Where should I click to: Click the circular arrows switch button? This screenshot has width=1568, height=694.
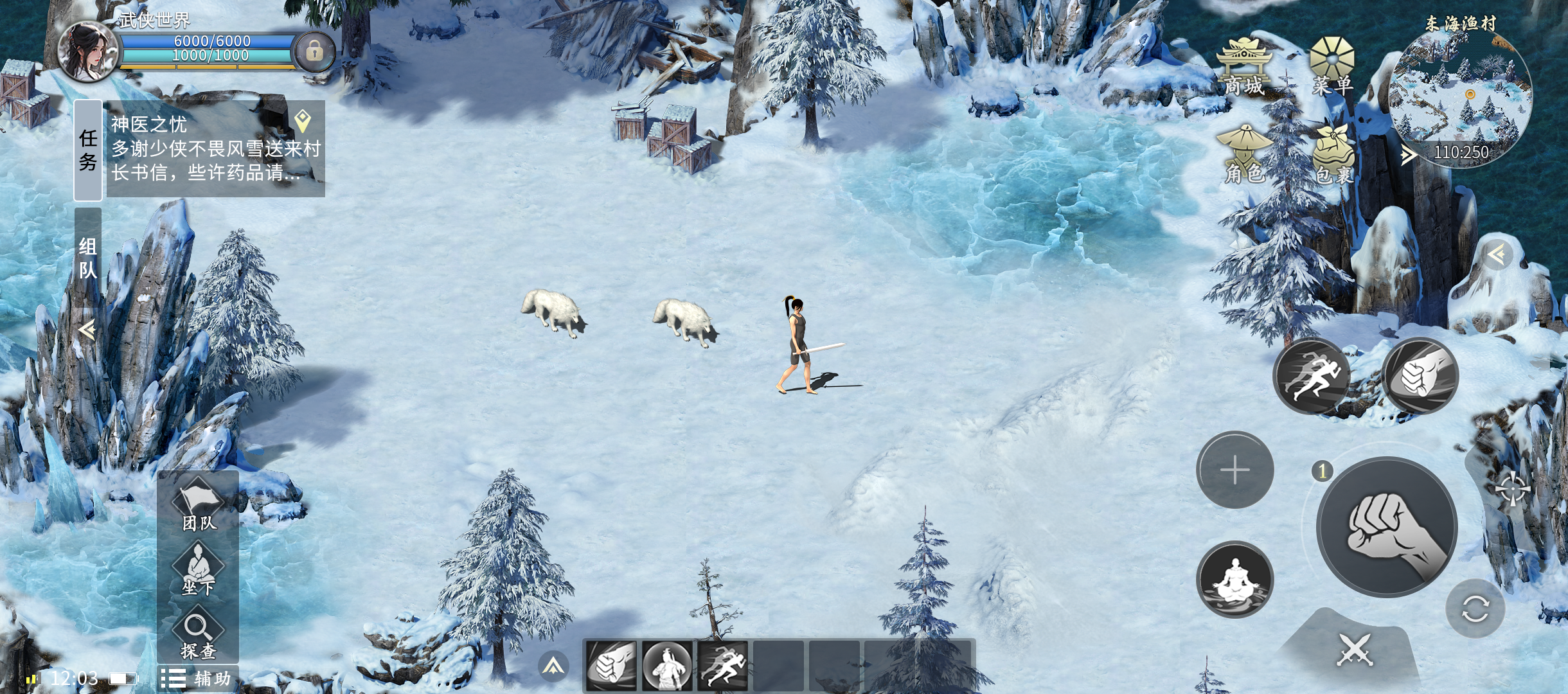coord(1475,609)
